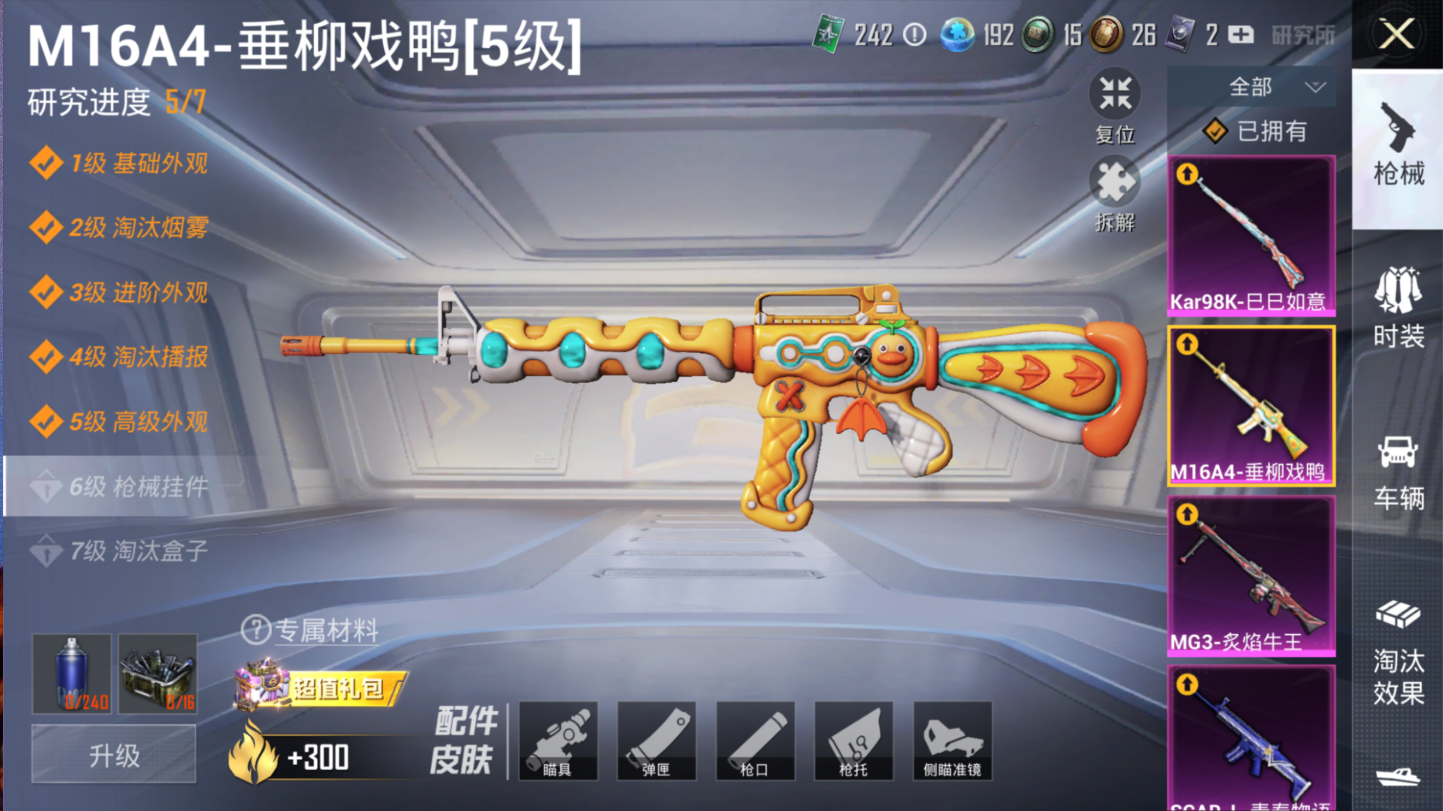The height and width of the screenshot is (811, 1443).
Task: Switch to the 车辆 vehicles tab
Action: (x=1398, y=473)
